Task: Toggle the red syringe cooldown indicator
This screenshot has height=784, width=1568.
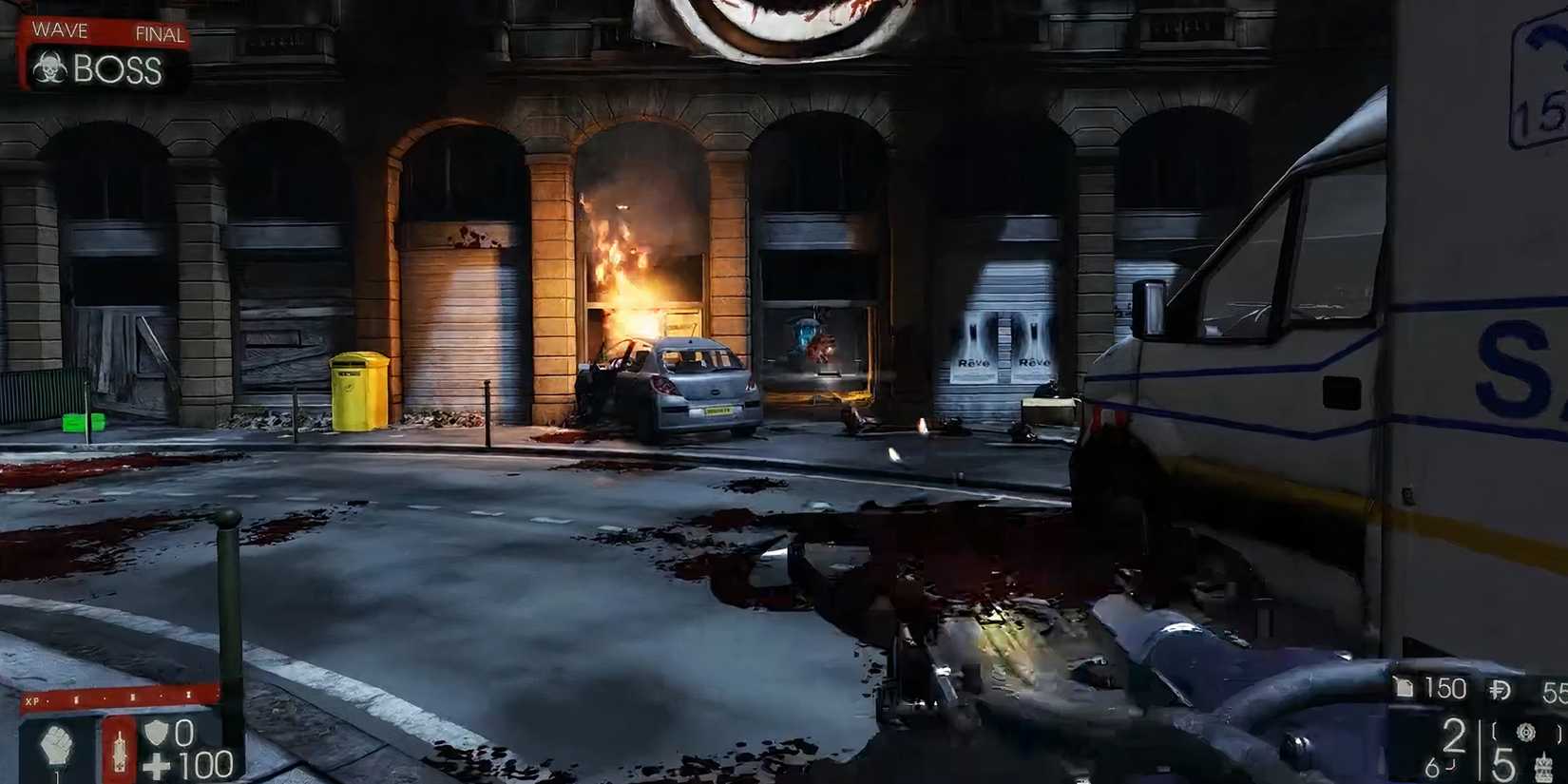Action: 119,751
